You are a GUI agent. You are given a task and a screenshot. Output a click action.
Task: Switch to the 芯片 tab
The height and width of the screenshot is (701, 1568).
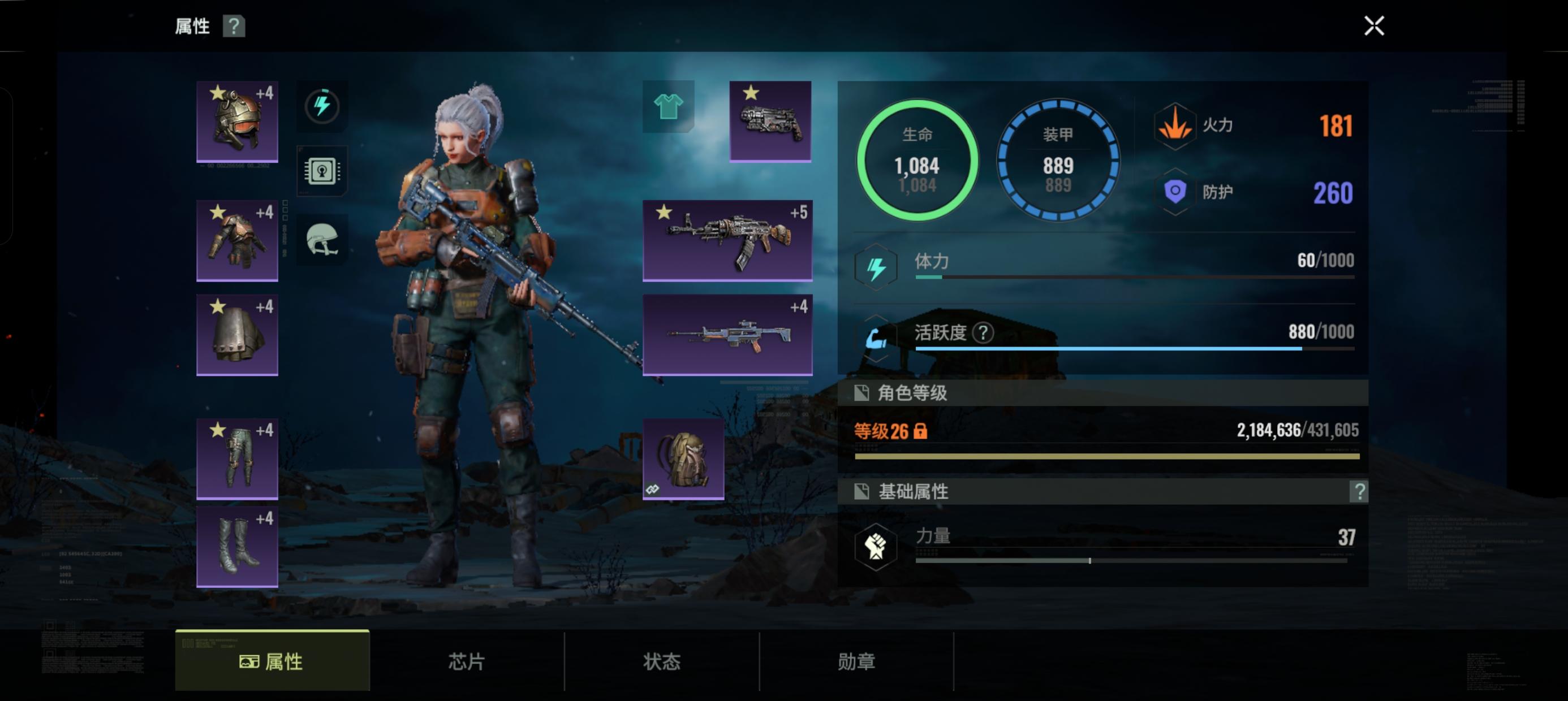[466, 663]
